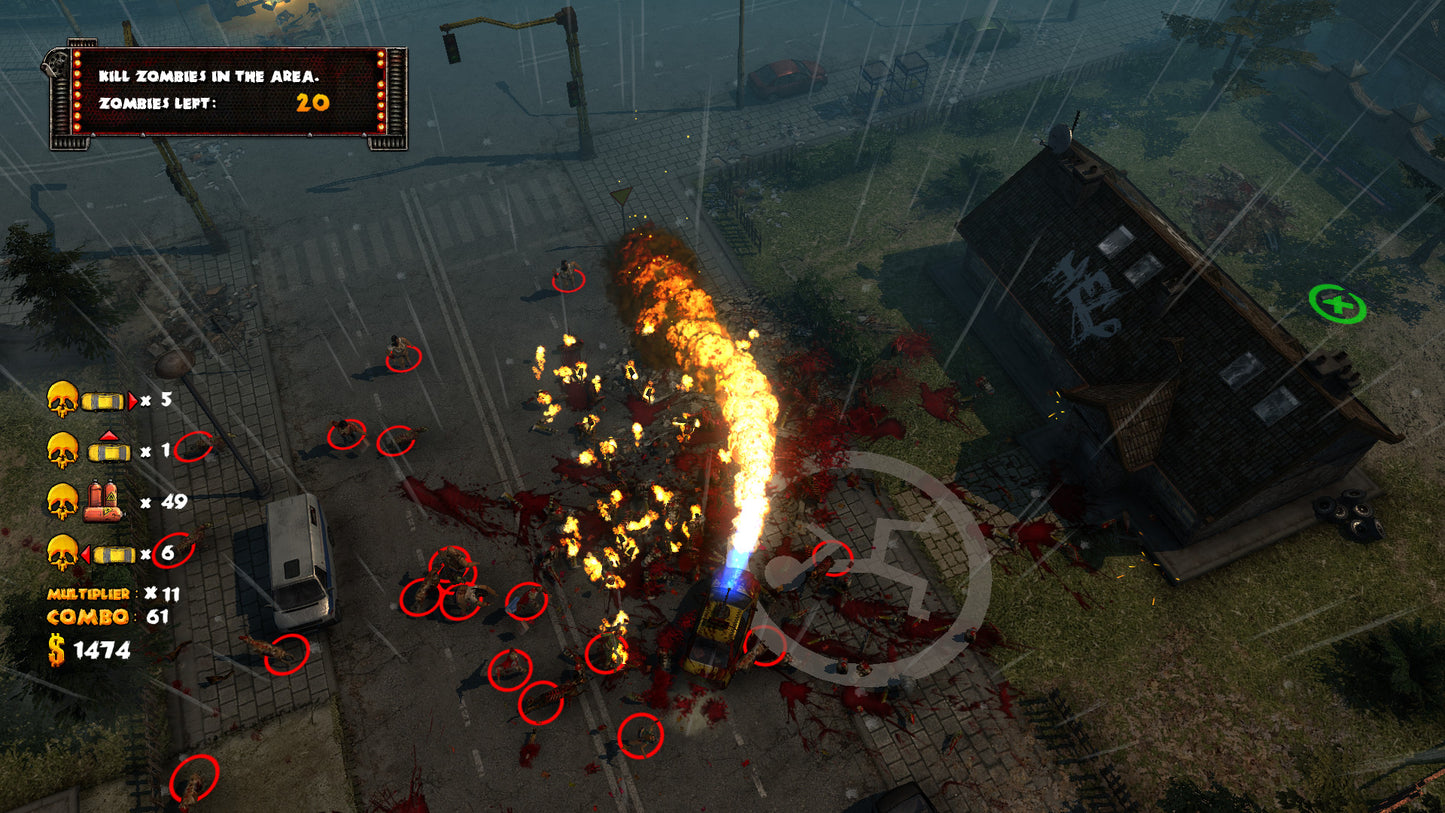Click the red arrow beside the taxi counter
Image resolution: width=1445 pixels, height=813 pixels.
(133, 398)
